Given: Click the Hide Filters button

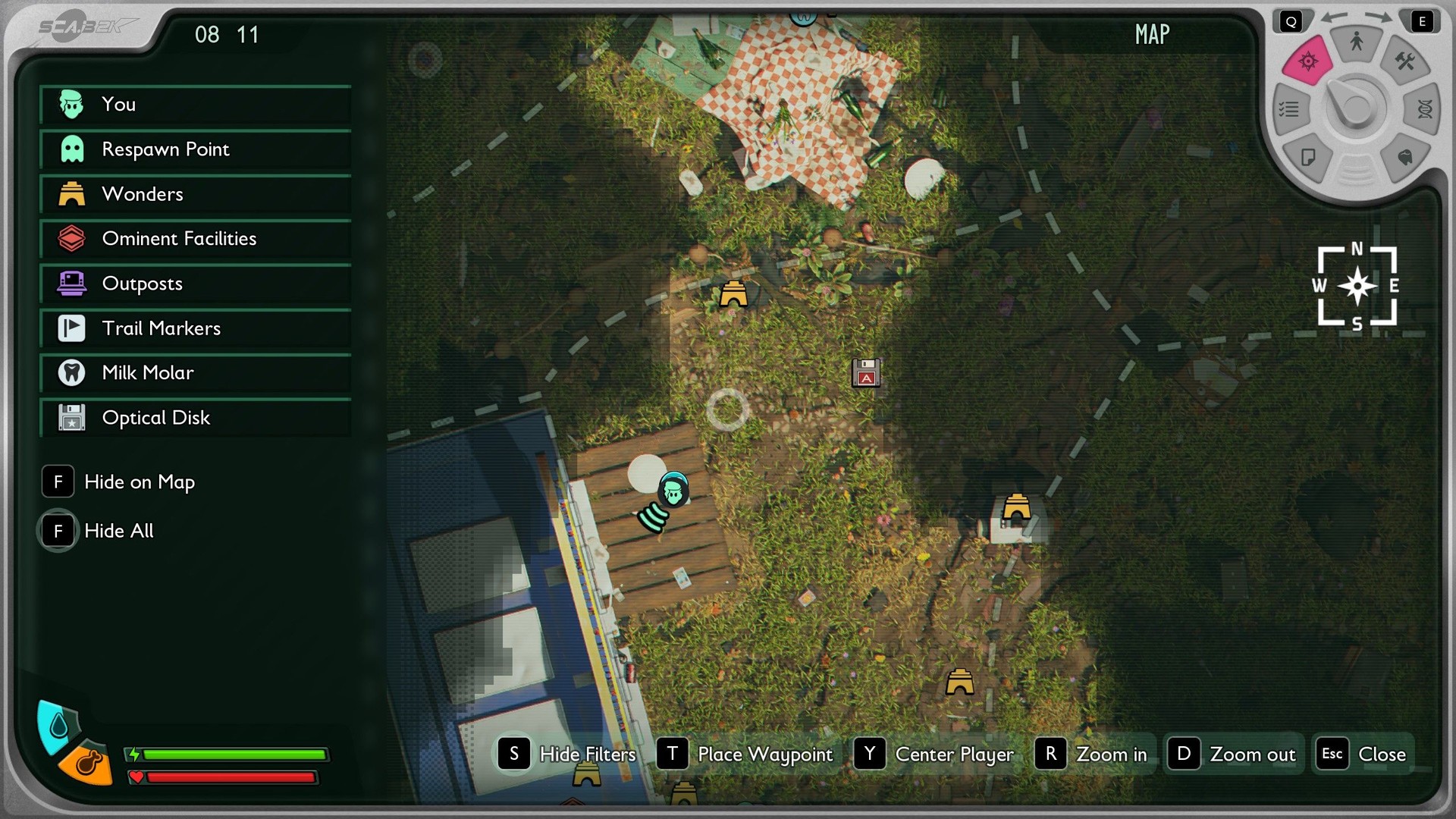Looking at the screenshot, I should [x=567, y=754].
